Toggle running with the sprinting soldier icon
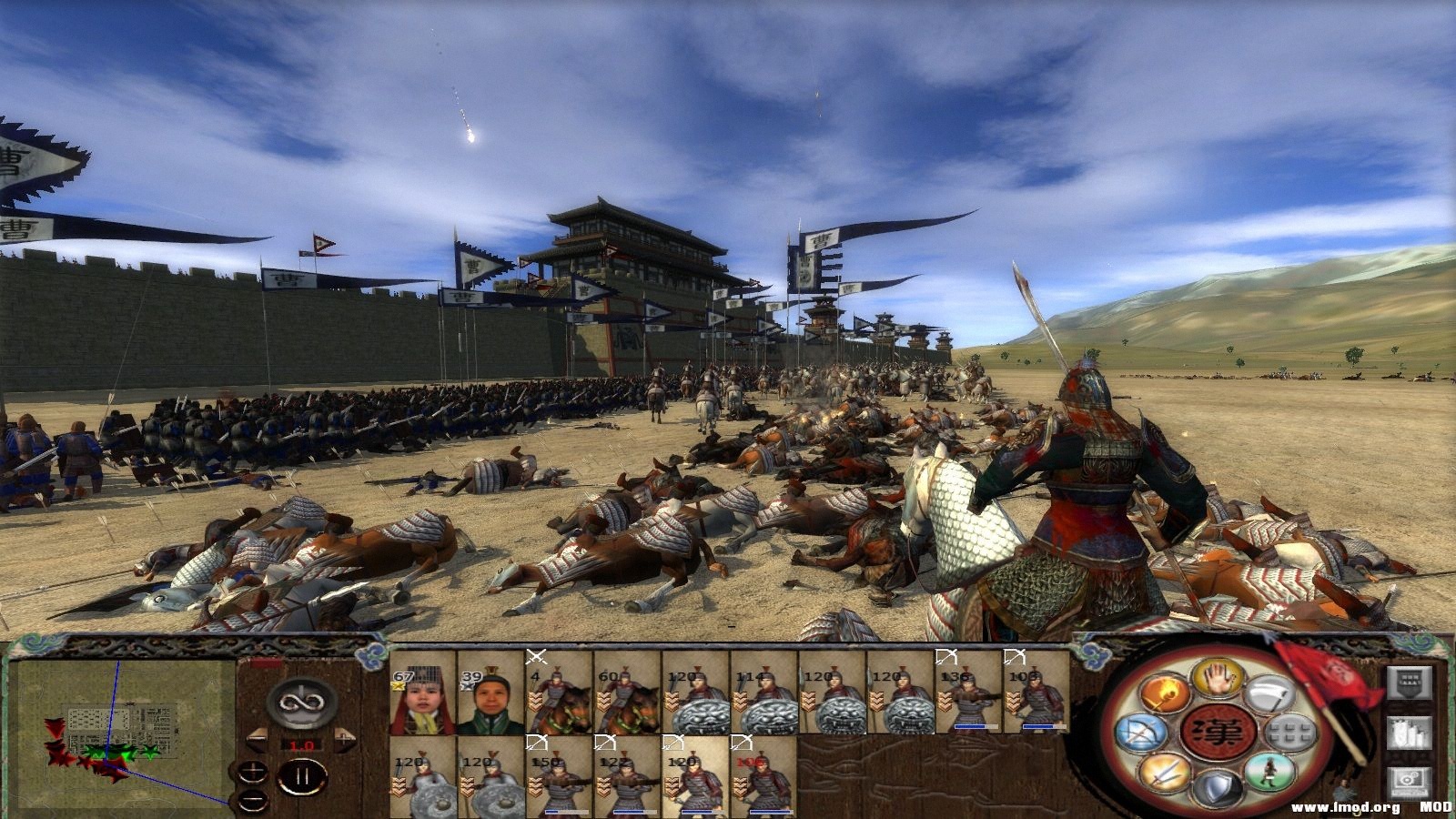The height and width of the screenshot is (819, 1456). [1271, 772]
